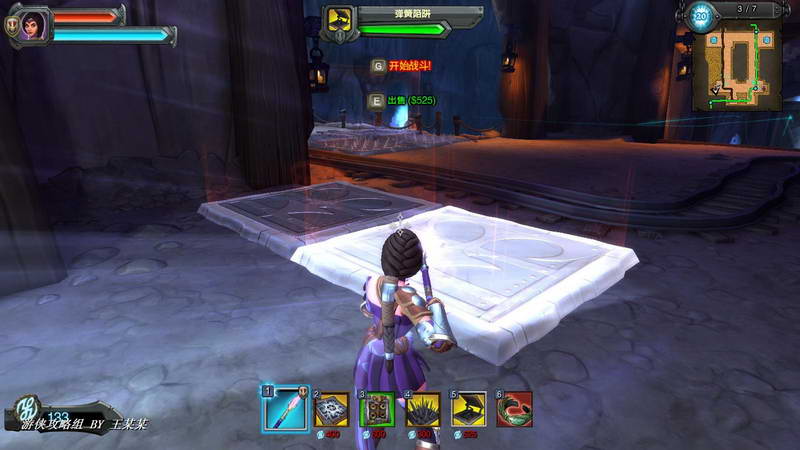The width and height of the screenshot is (800, 450).
Task: Pick the floor spikes trap slot
Action: point(423,409)
